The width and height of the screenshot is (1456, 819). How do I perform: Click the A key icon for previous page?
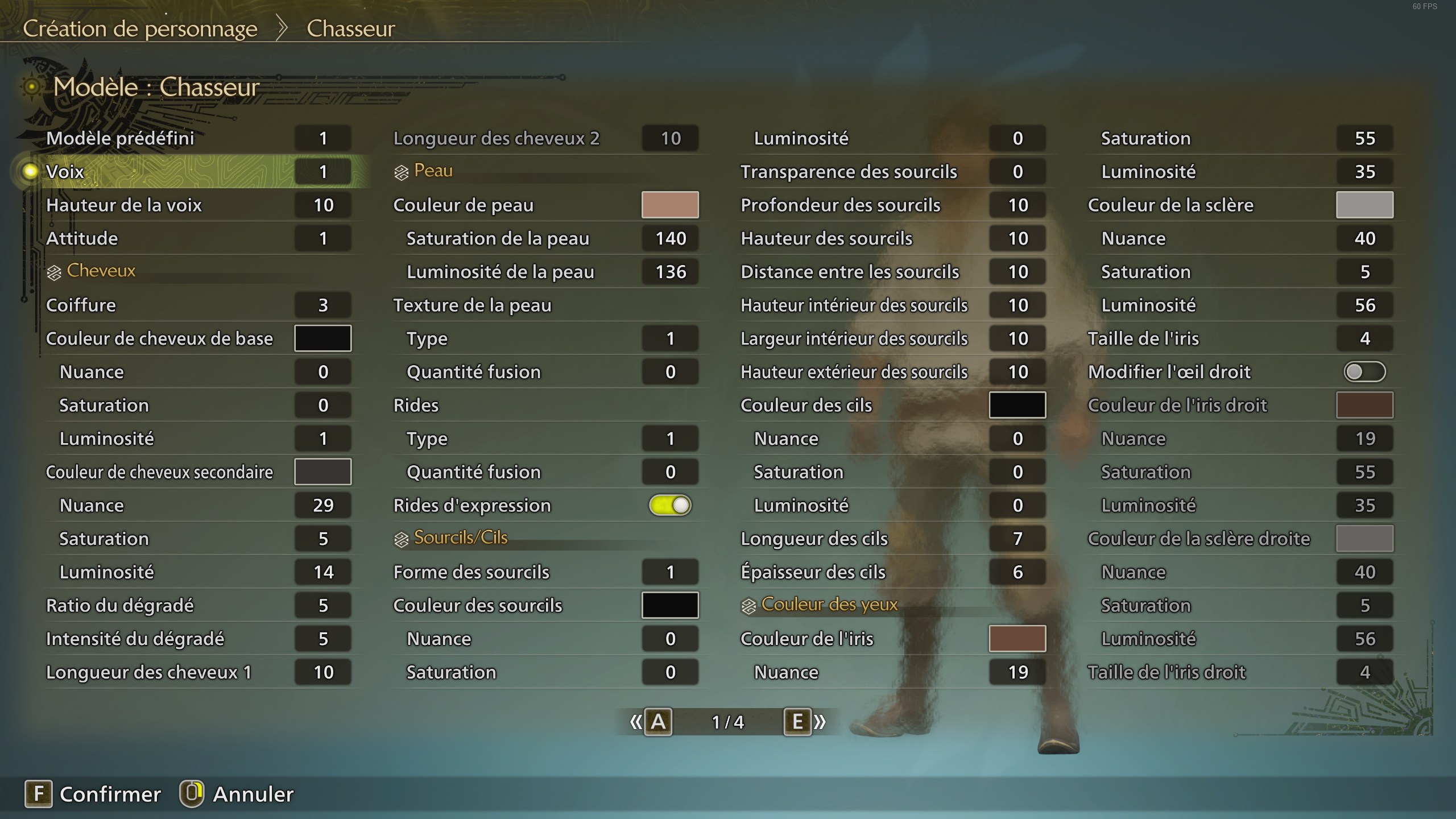click(x=659, y=721)
